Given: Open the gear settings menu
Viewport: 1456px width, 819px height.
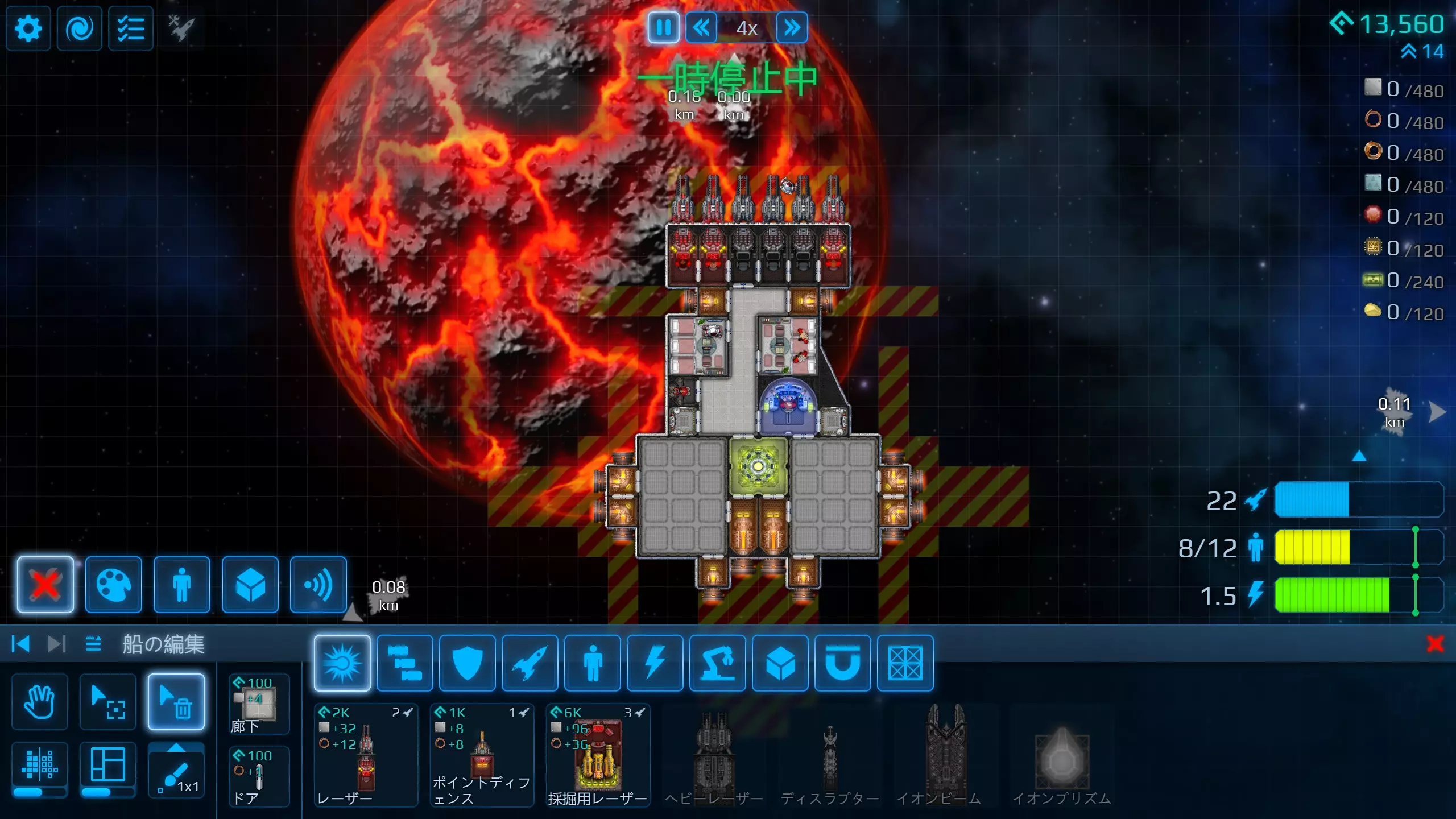Looking at the screenshot, I should [x=28, y=28].
